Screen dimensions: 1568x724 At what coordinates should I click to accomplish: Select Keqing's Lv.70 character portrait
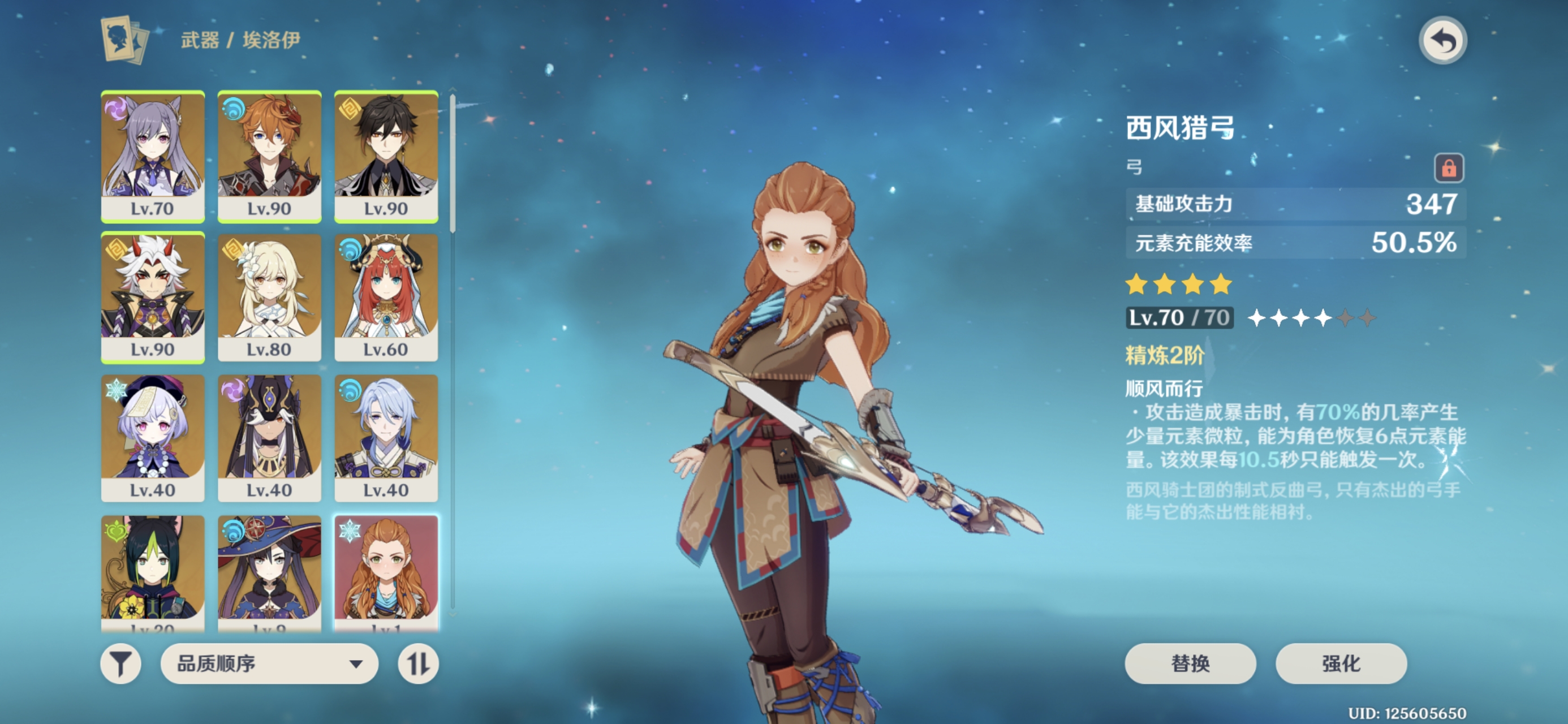[153, 157]
